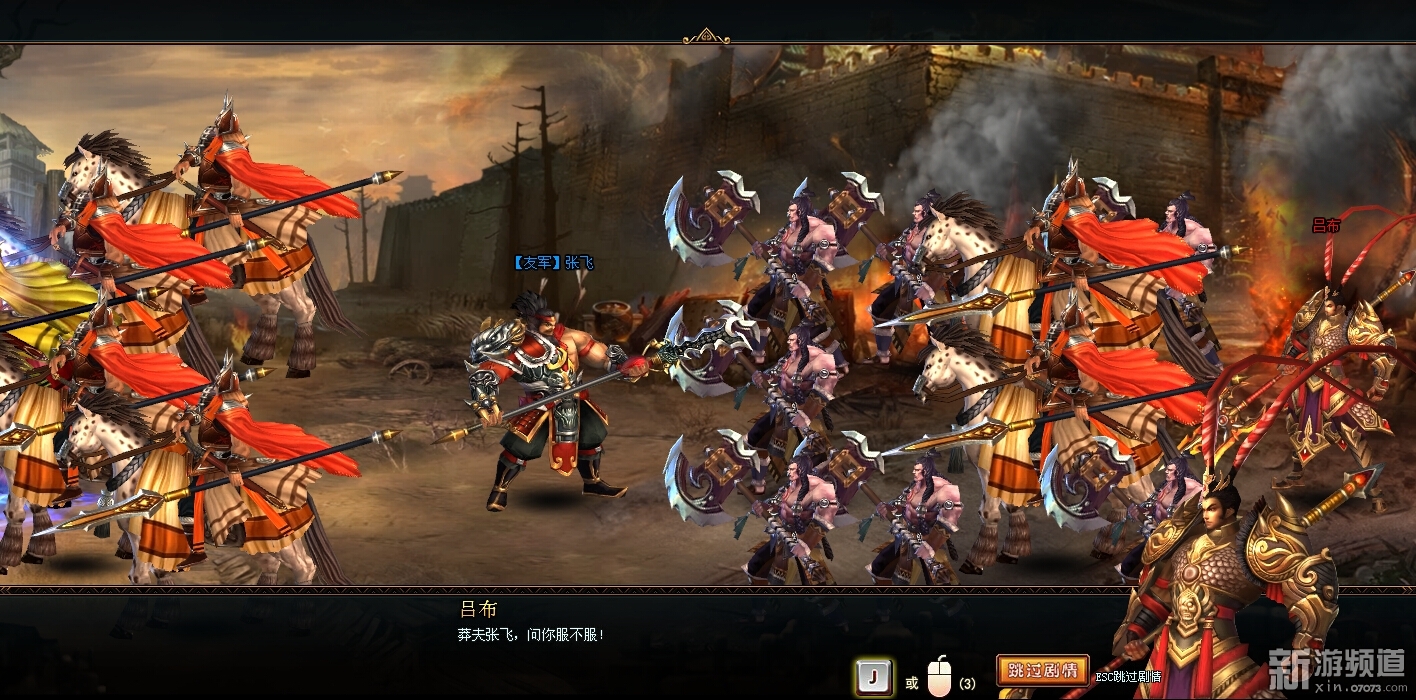The width and height of the screenshot is (1416, 700).
Task: Click the 跳过剧情 skip cutscene button
Action: click(1042, 670)
